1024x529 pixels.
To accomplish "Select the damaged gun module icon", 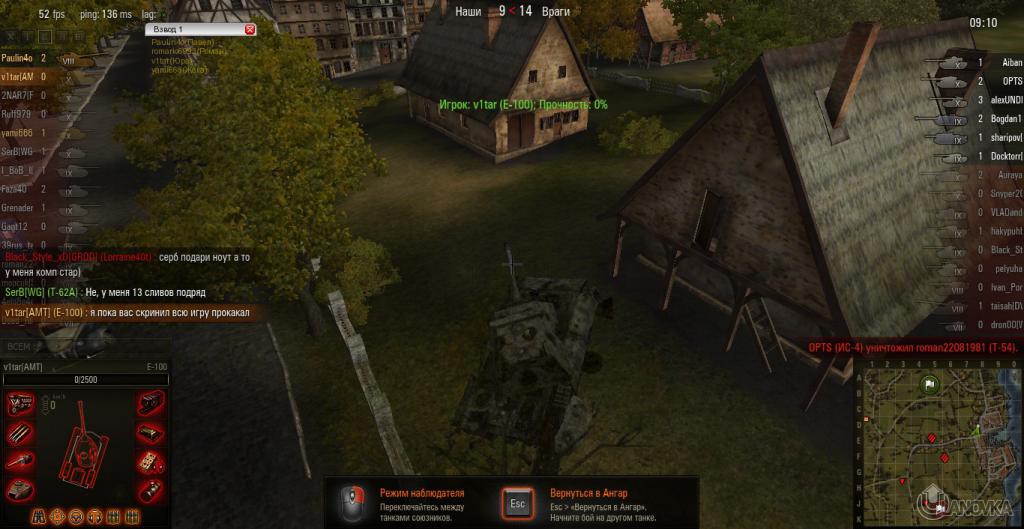I will click(x=20, y=460).
